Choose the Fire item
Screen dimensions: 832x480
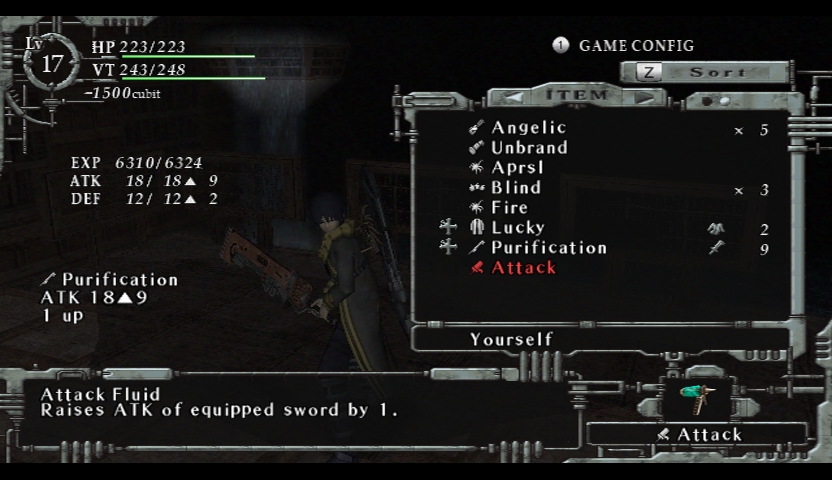tap(509, 208)
